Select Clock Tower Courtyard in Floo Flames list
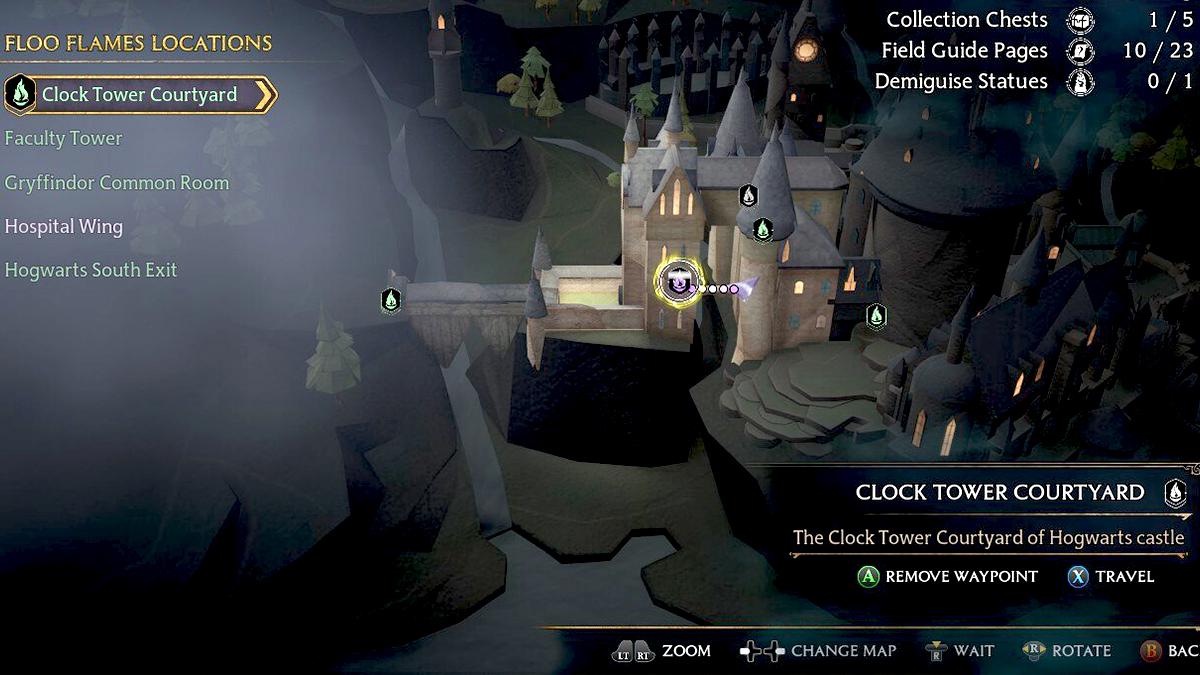 [139, 95]
